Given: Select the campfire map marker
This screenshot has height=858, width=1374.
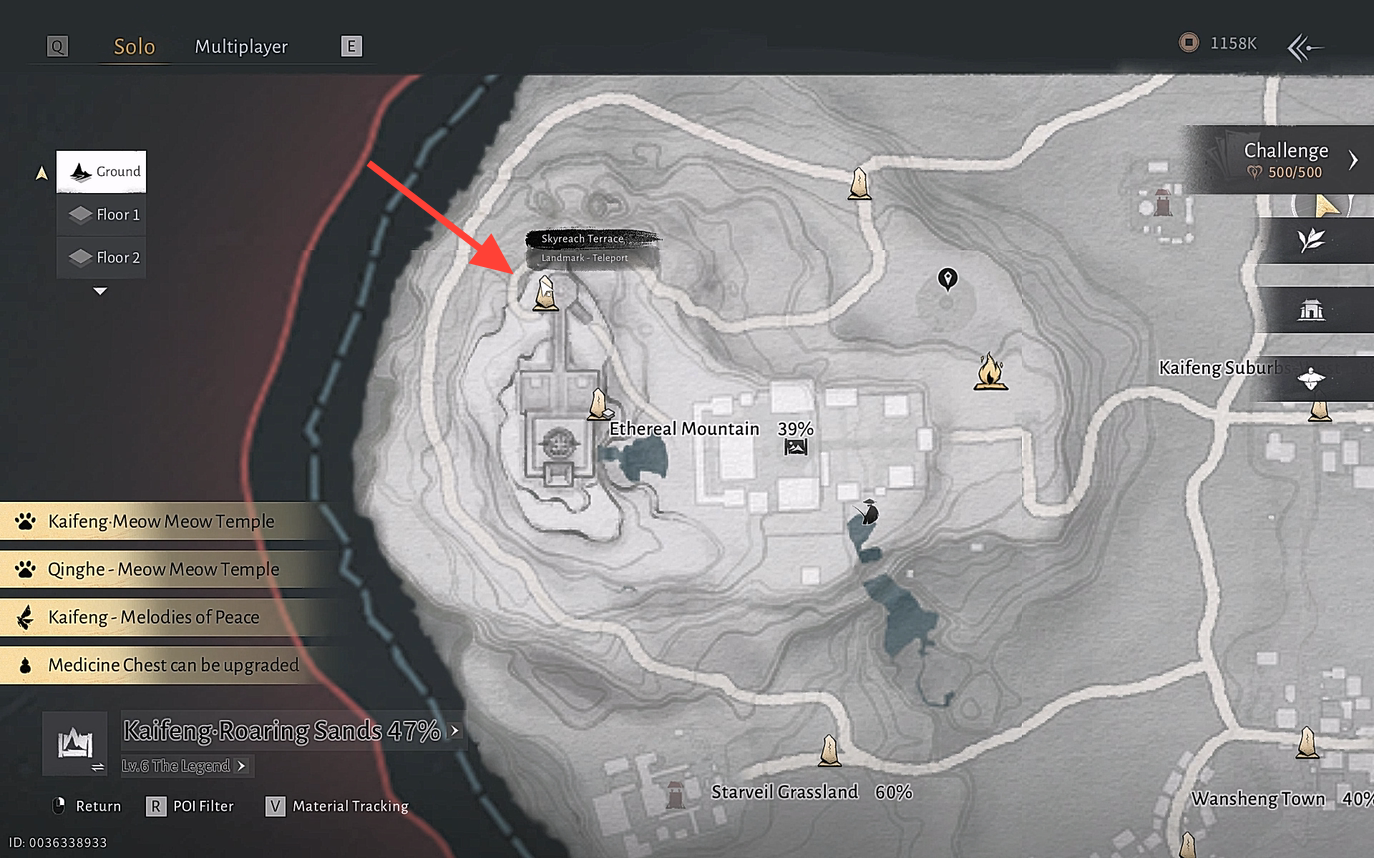Looking at the screenshot, I should (x=990, y=371).
